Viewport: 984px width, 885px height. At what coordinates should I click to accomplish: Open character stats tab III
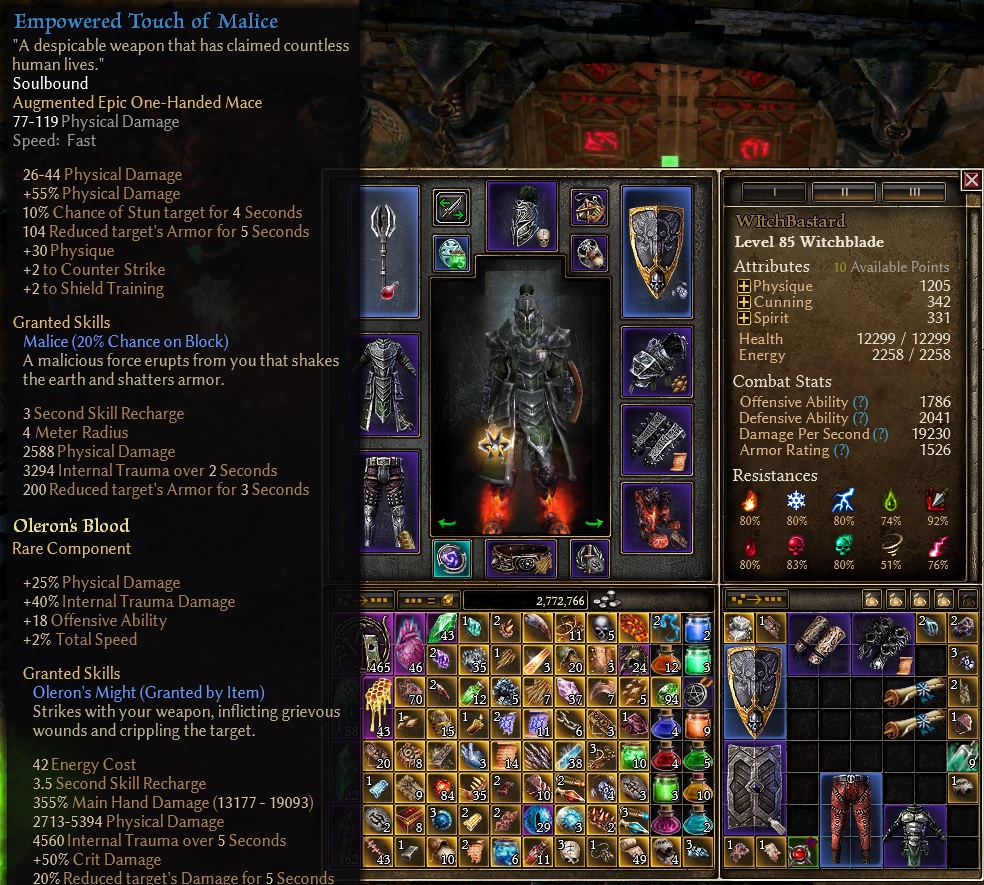[914, 191]
